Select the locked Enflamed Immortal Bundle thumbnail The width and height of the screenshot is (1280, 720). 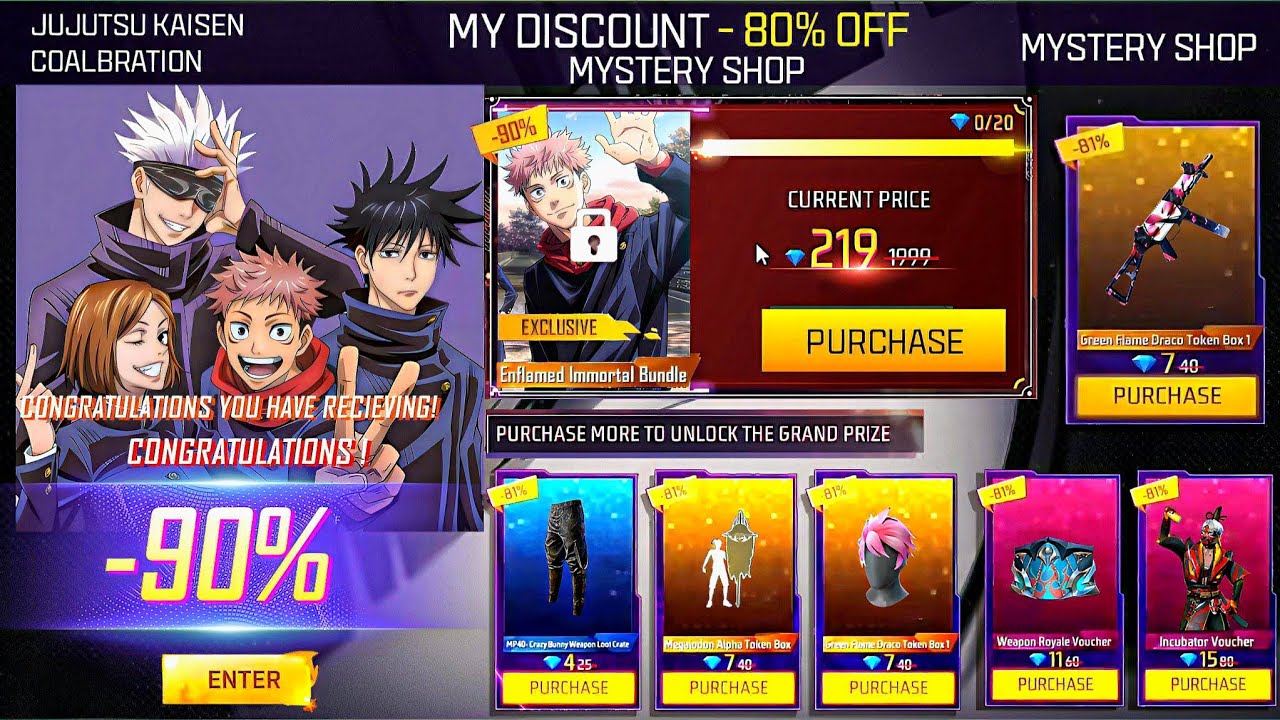[x=594, y=240]
